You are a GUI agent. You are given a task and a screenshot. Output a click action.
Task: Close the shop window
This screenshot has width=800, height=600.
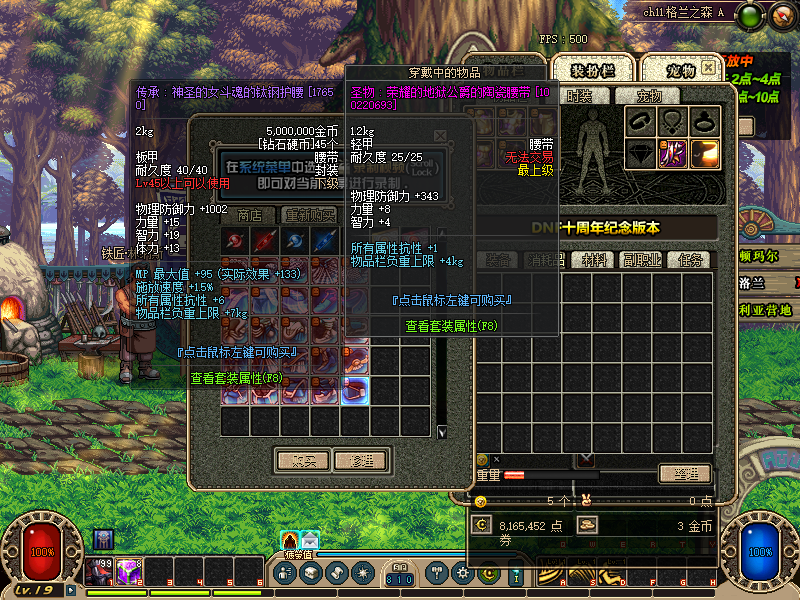[x=440, y=134]
